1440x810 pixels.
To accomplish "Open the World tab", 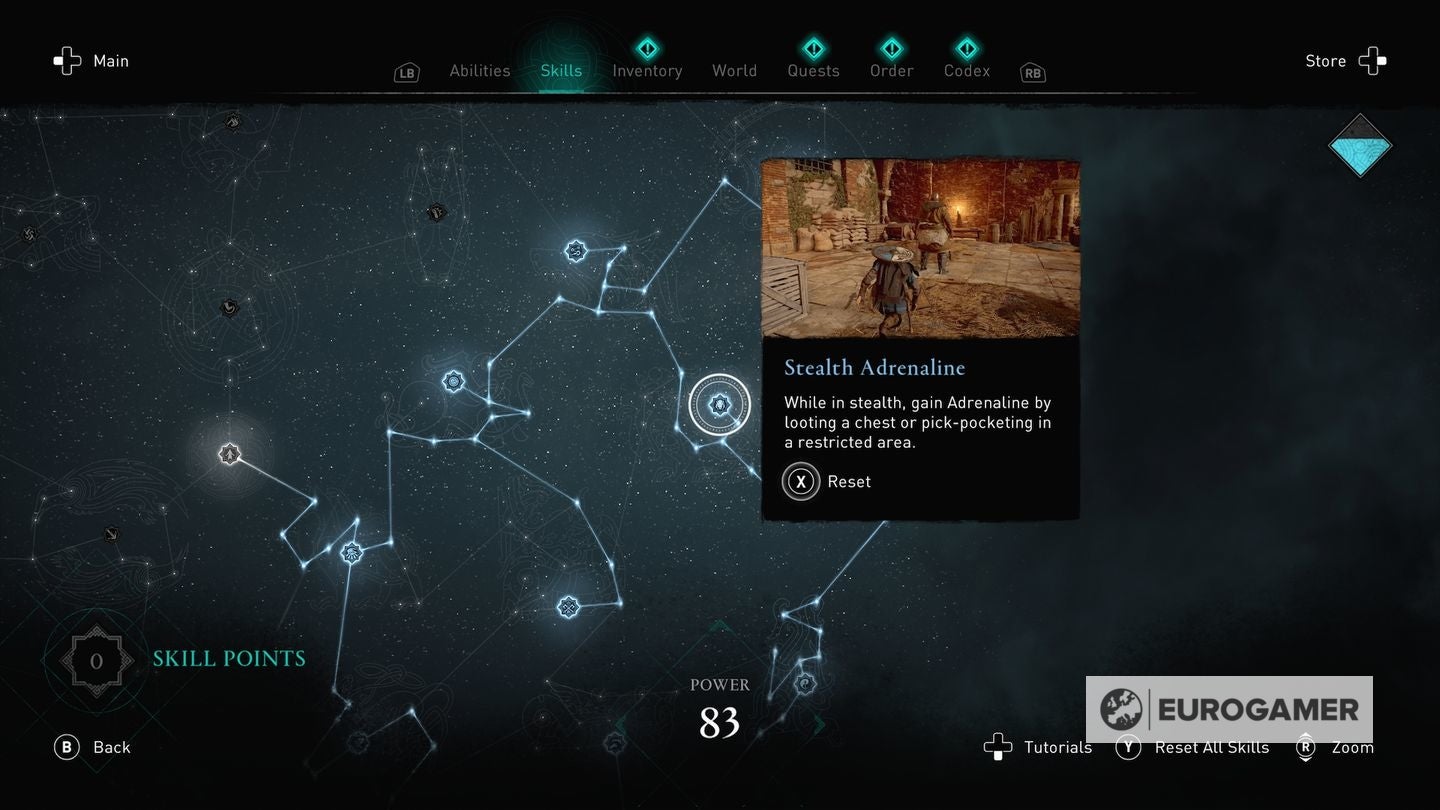I will (734, 70).
